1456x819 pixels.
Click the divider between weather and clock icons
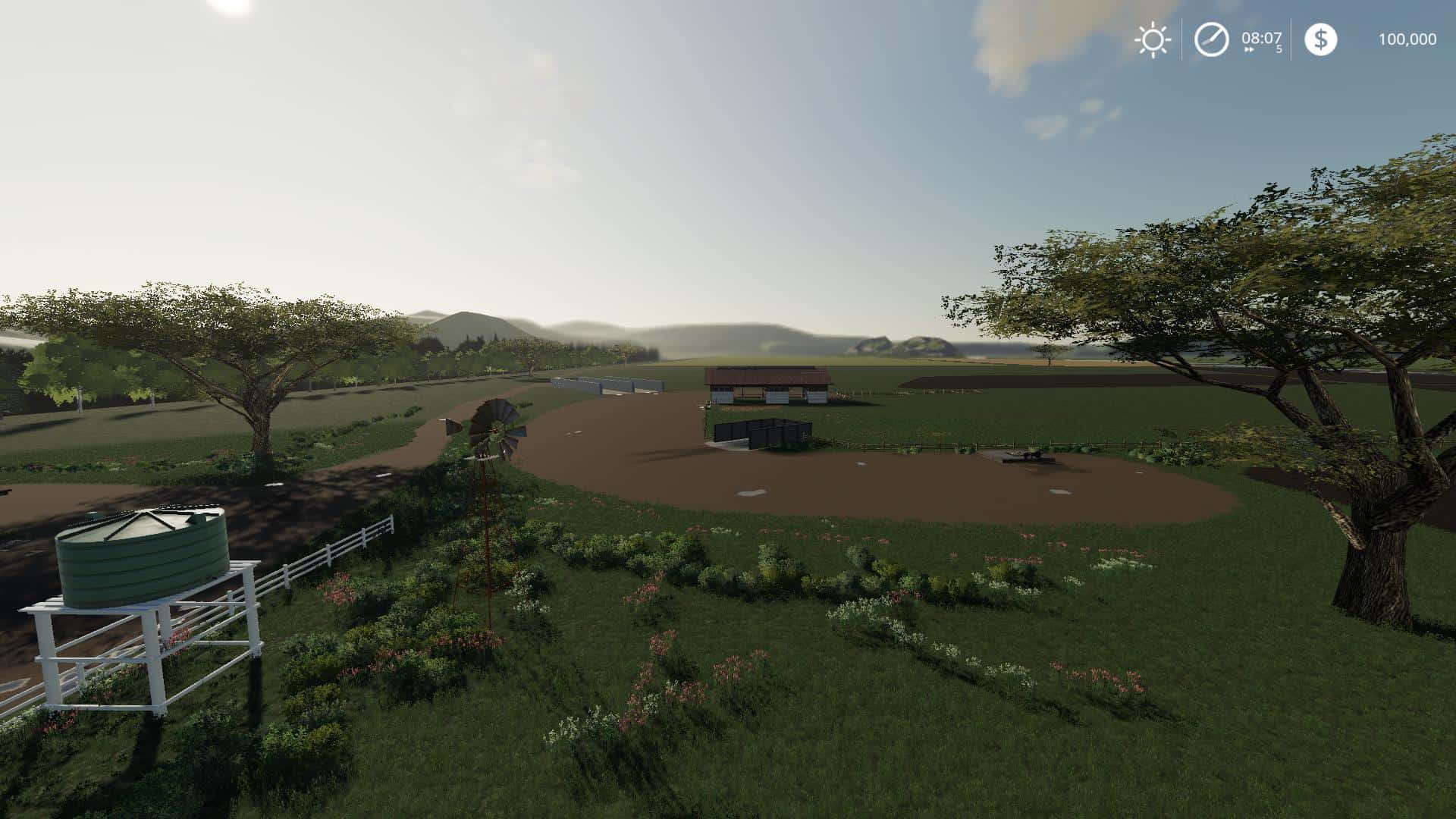[x=1181, y=39]
